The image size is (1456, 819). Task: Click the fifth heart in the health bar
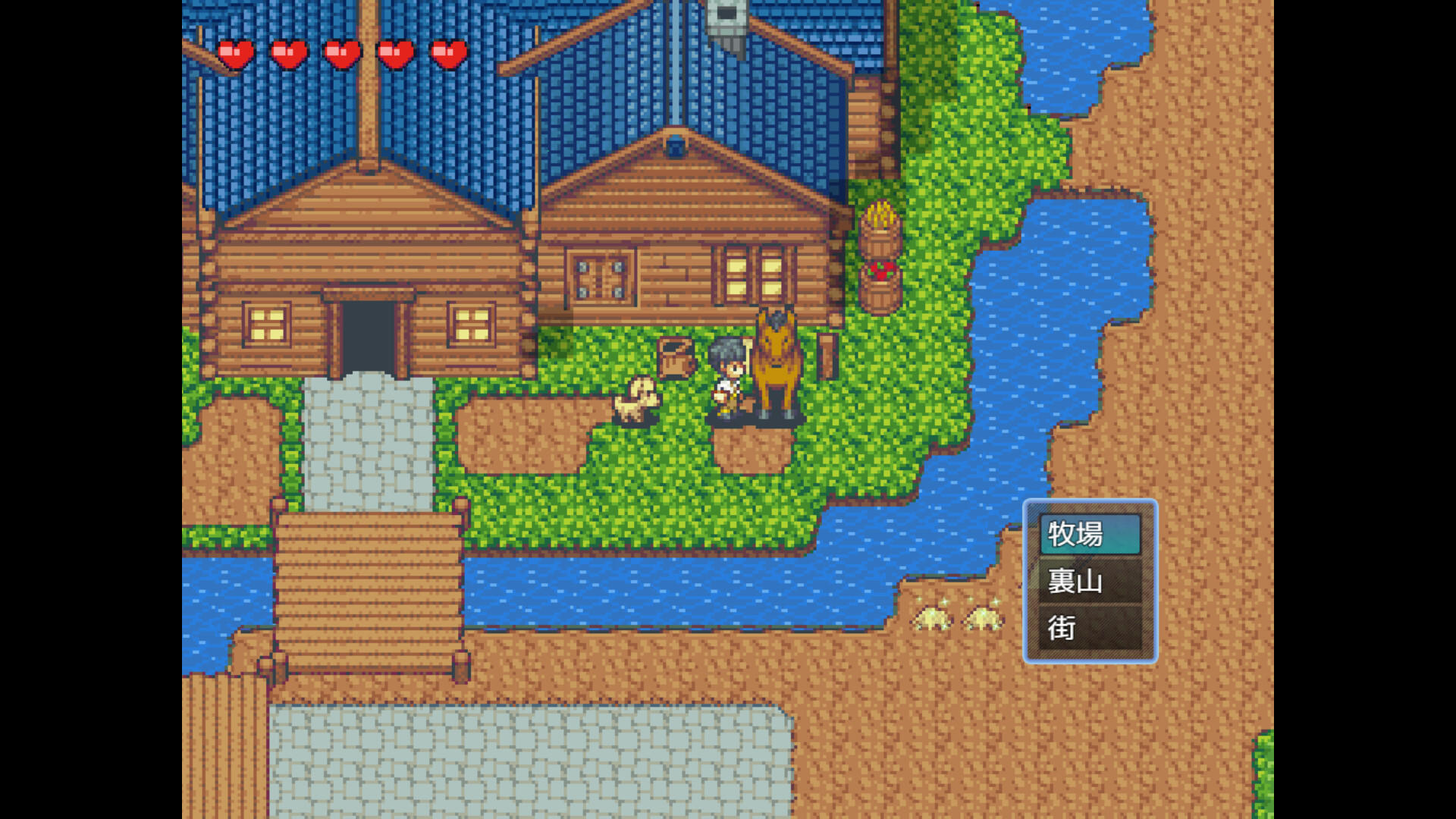click(450, 52)
